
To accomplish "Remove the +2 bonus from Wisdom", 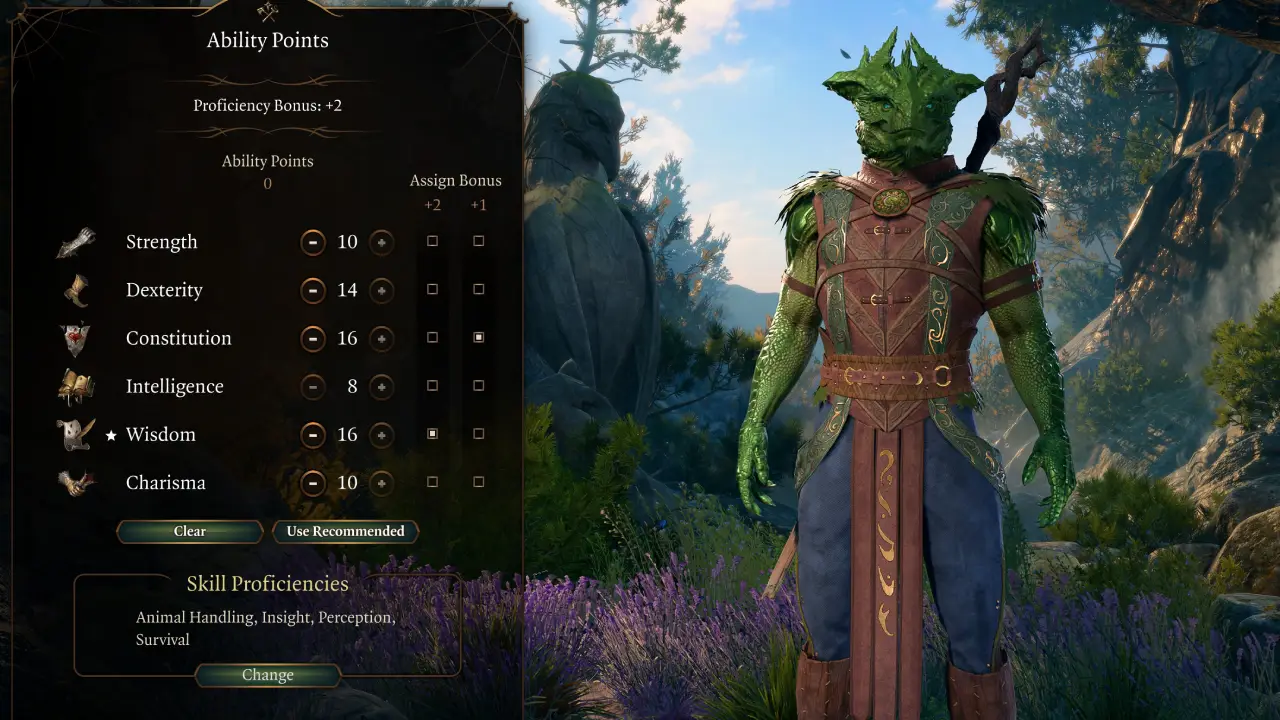I will pos(432,434).
